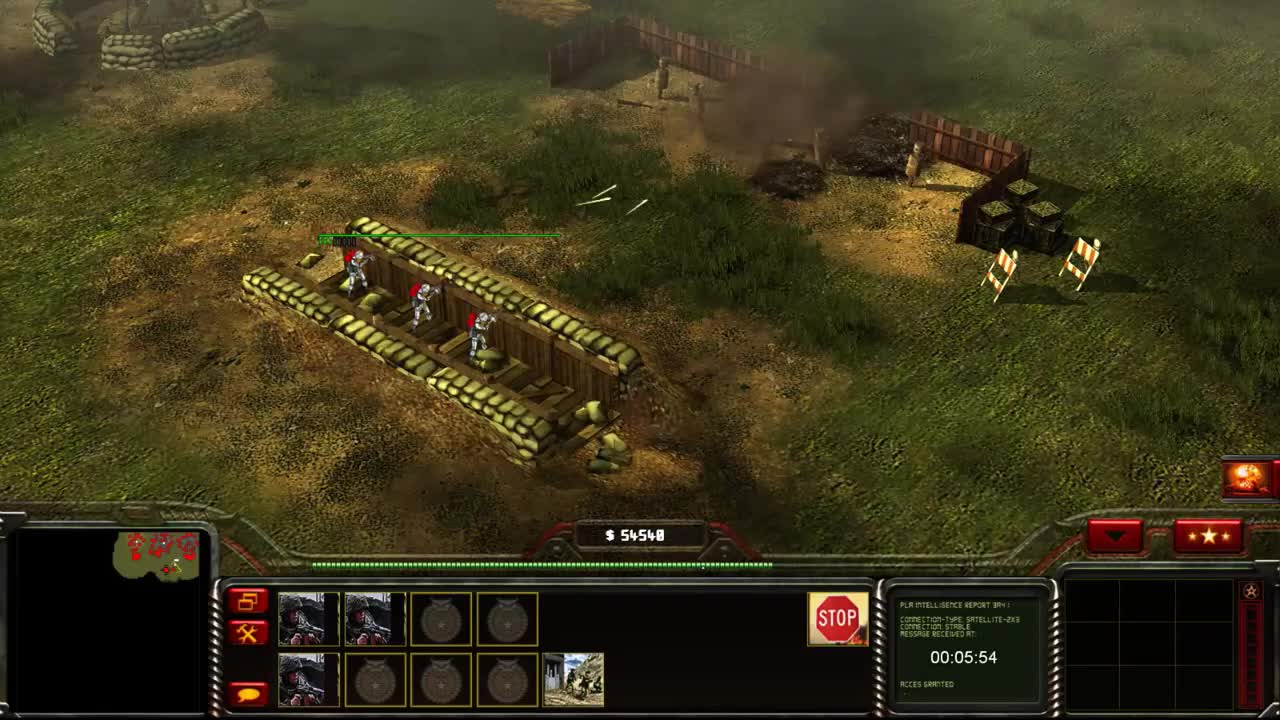This screenshot has height=720, width=1280.
Task: Trigger the nuclear explosion power icon
Action: (x=1247, y=478)
